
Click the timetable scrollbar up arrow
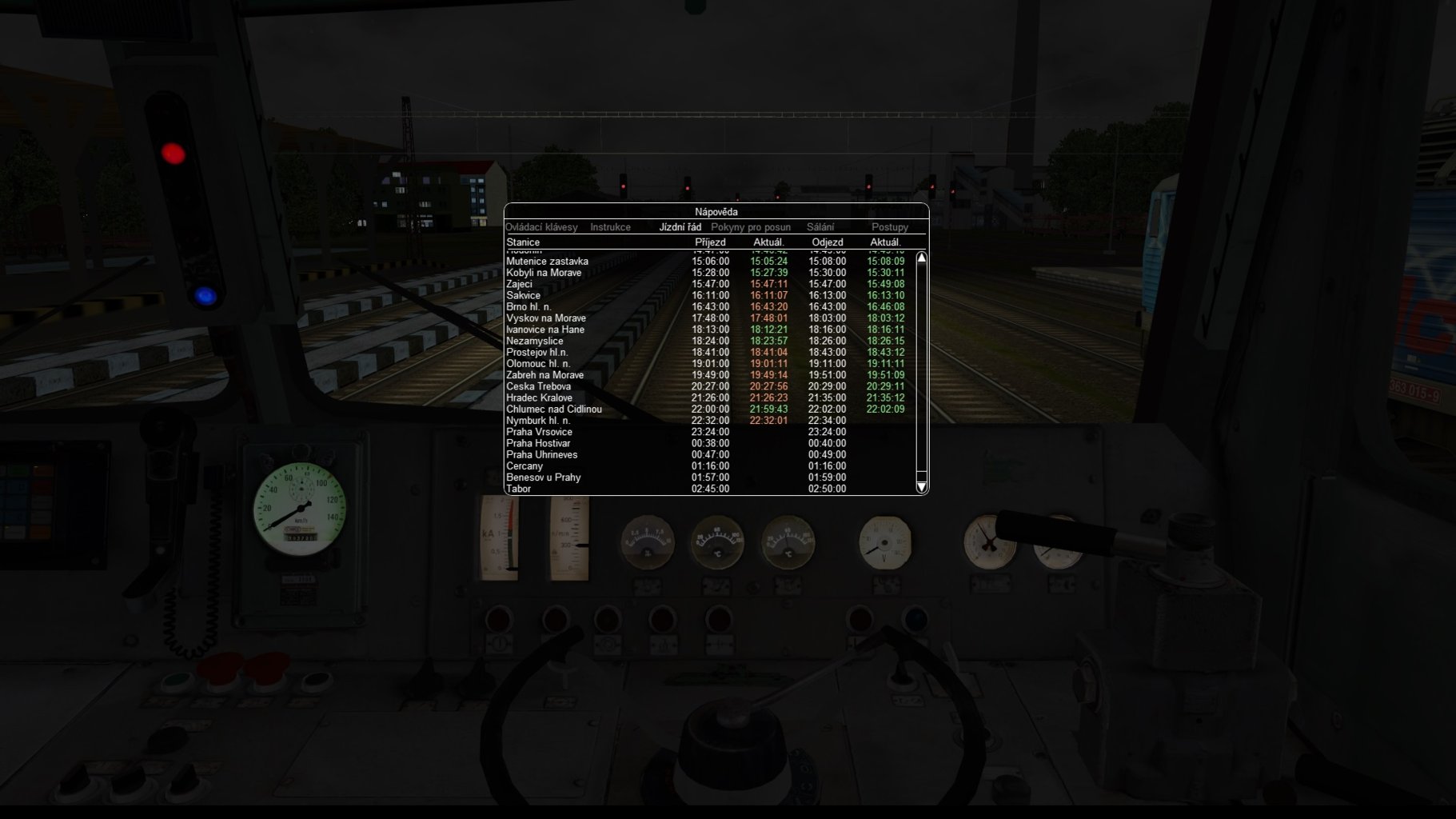(x=921, y=258)
